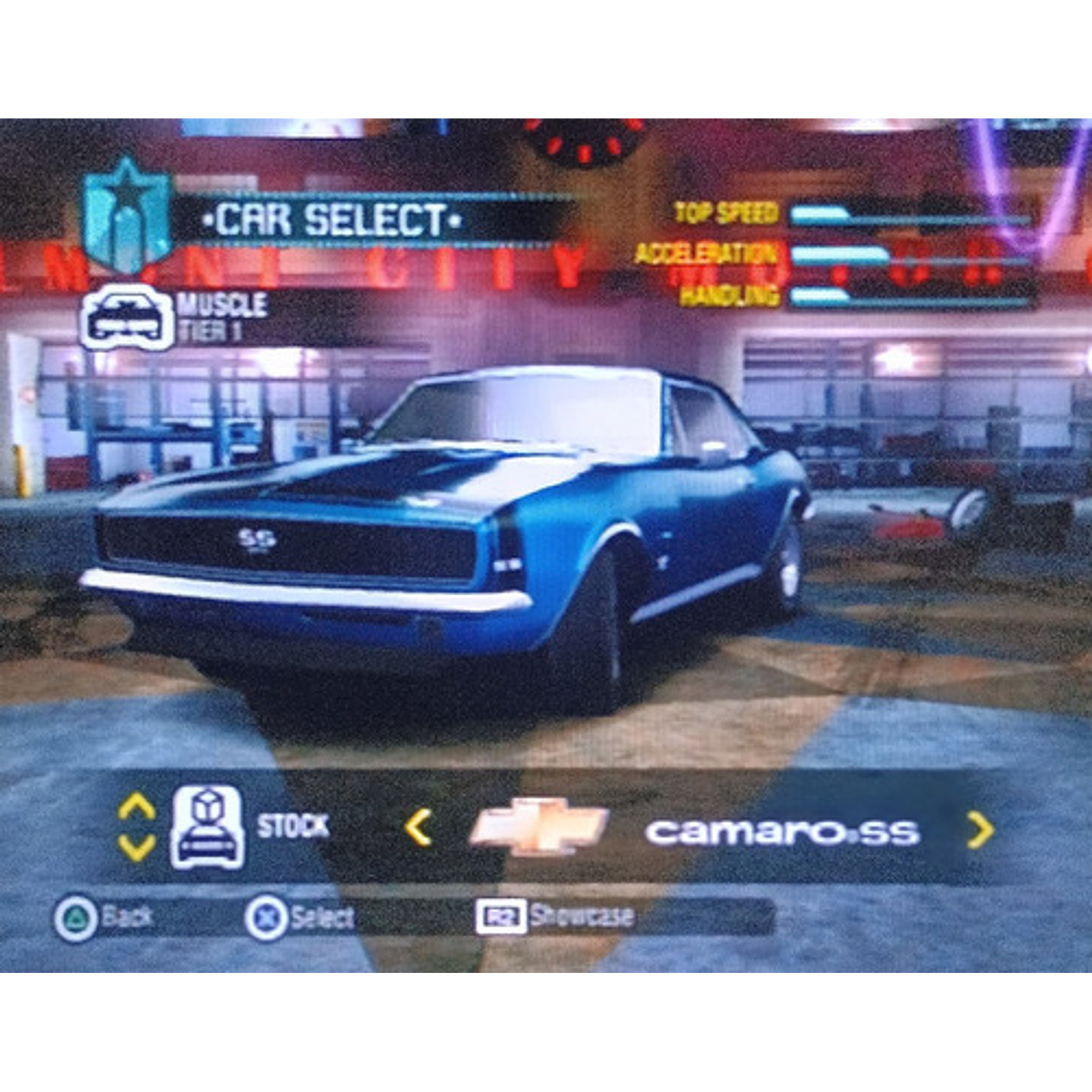Image resolution: width=1092 pixels, height=1092 pixels.
Task: Click the R2 Showcase button icon
Action: 503,917
